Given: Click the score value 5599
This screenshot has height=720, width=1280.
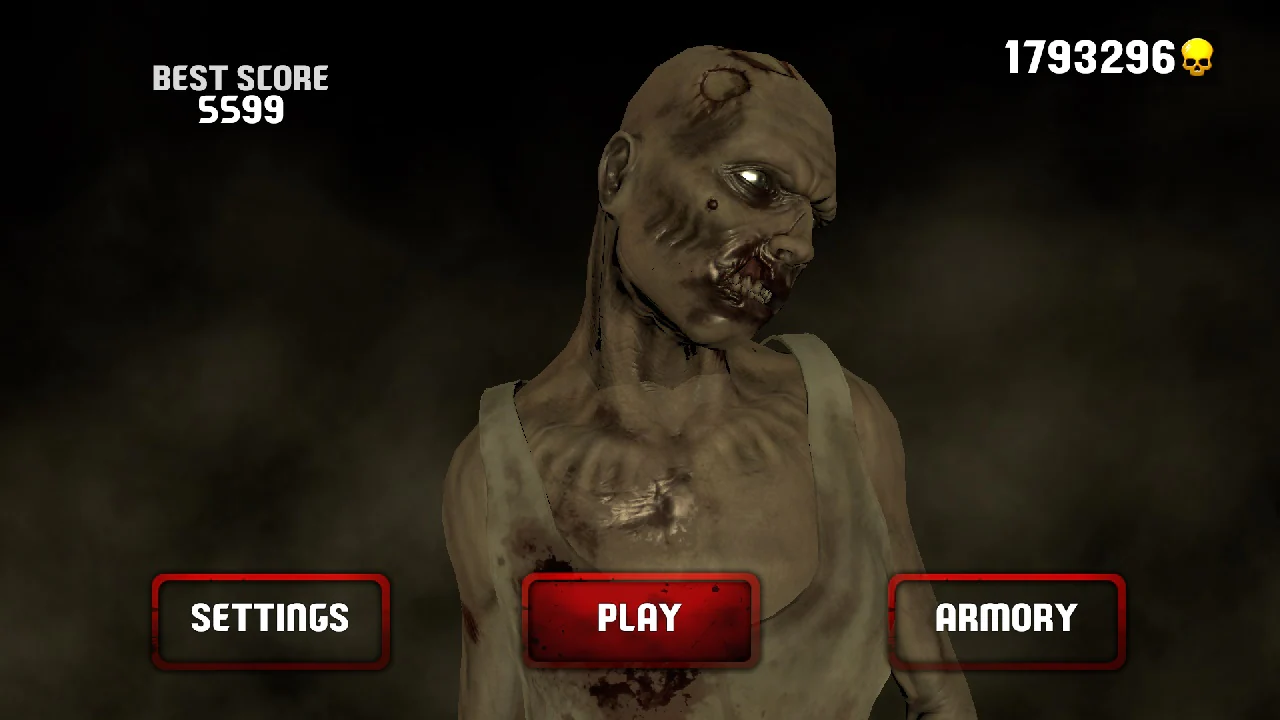Looking at the screenshot, I should pyautogui.click(x=243, y=110).
